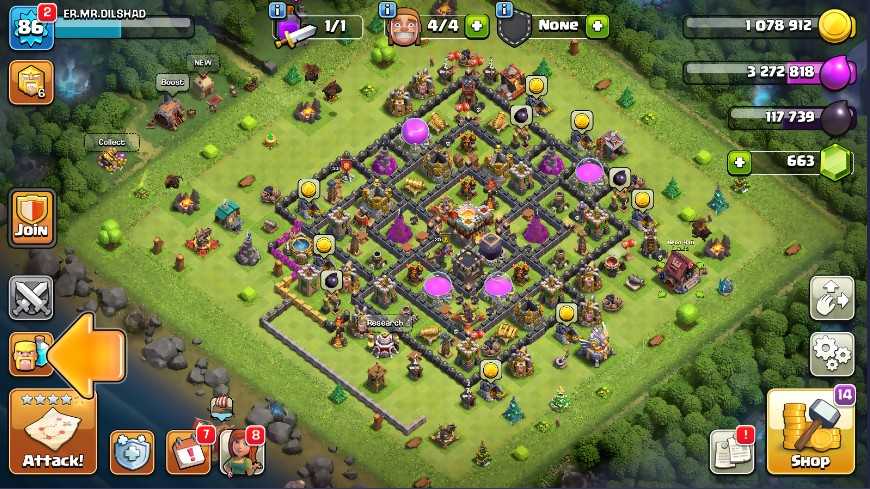Open the red-haired villager portrait button
Viewport: 870px width, 489px height.
tap(240, 452)
